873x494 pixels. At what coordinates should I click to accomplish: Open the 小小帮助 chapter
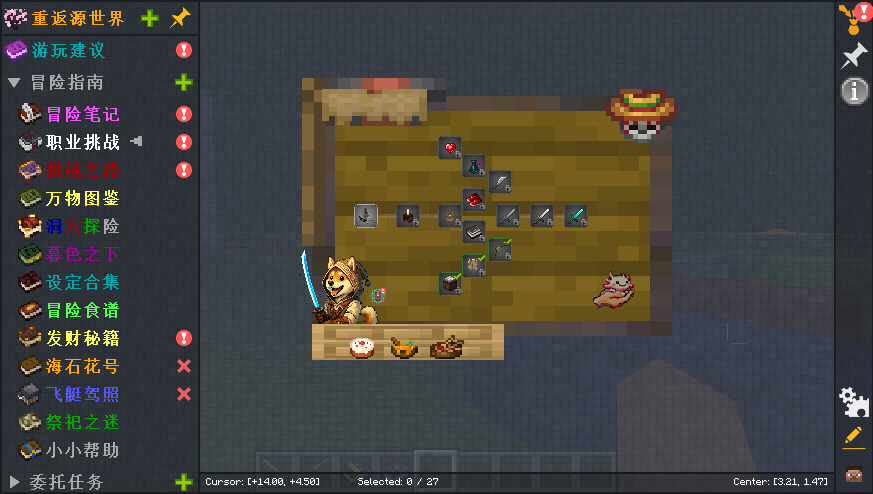click(x=82, y=450)
